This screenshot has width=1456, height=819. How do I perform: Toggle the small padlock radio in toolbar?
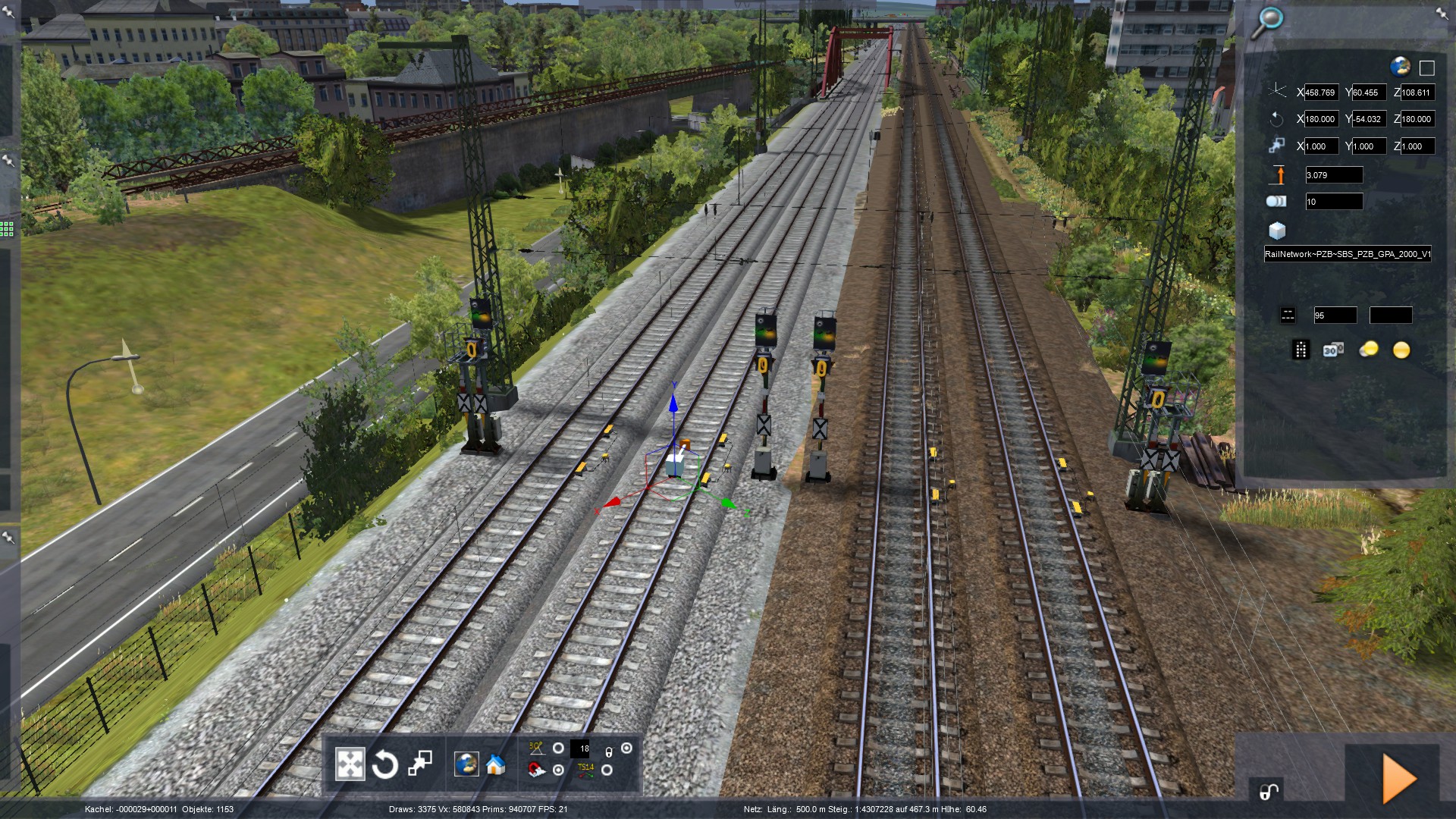pyautogui.click(x=626, y=748)
